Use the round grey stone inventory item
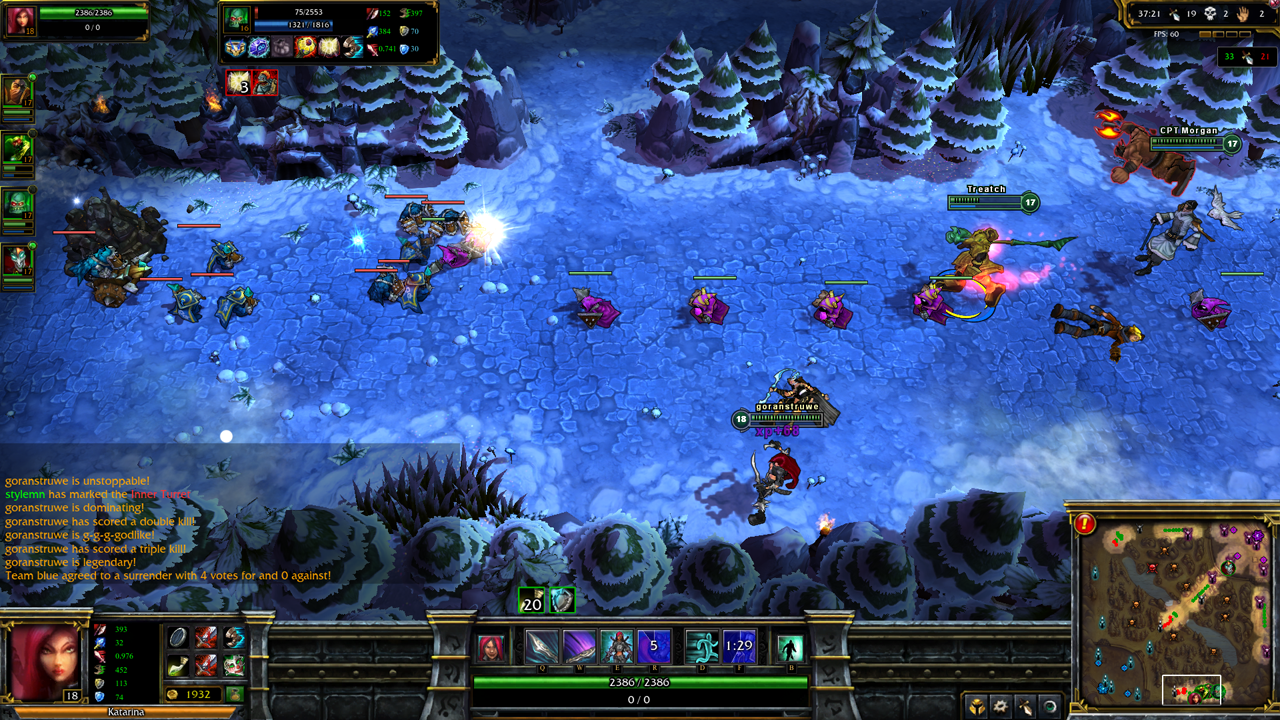Image resolution: width=1280 pixels, height=720 pixels. click(178, 638)
